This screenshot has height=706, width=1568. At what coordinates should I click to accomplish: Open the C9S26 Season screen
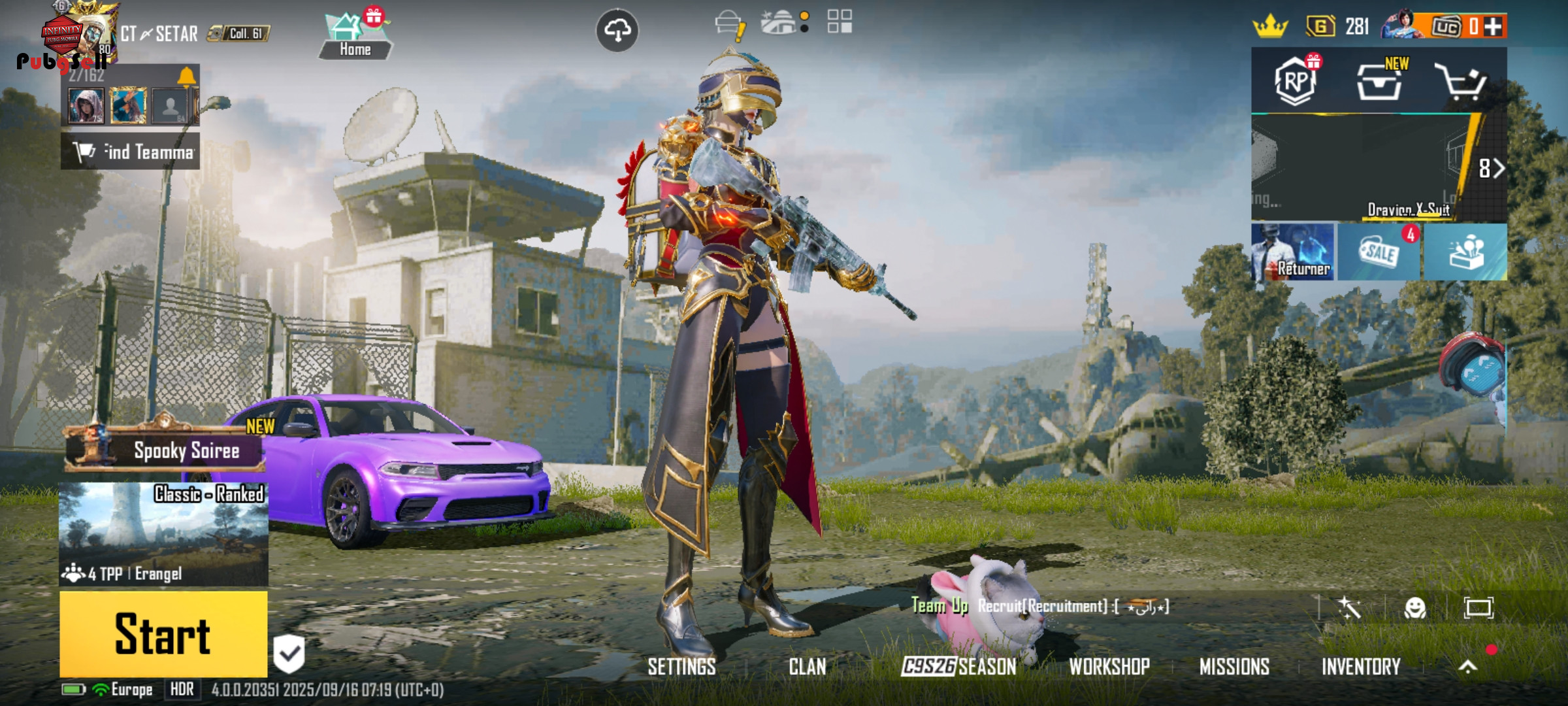pyautogui.click(x=958, y=667)
